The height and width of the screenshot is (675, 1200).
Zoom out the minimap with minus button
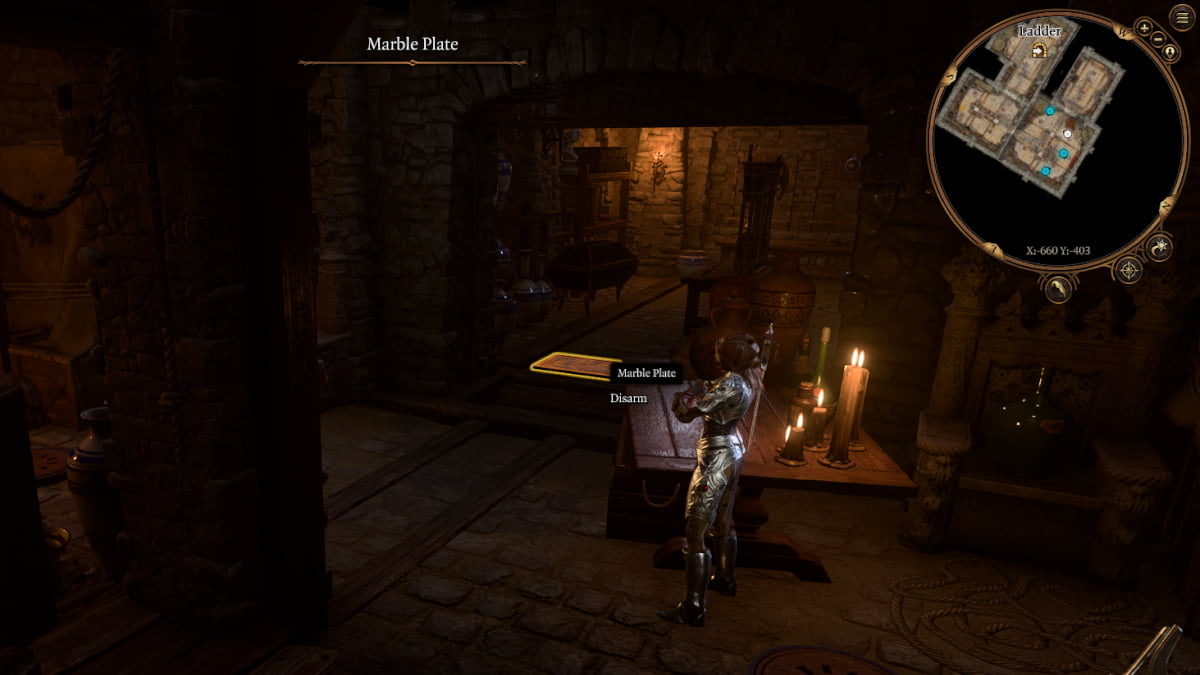(1158, 41)
